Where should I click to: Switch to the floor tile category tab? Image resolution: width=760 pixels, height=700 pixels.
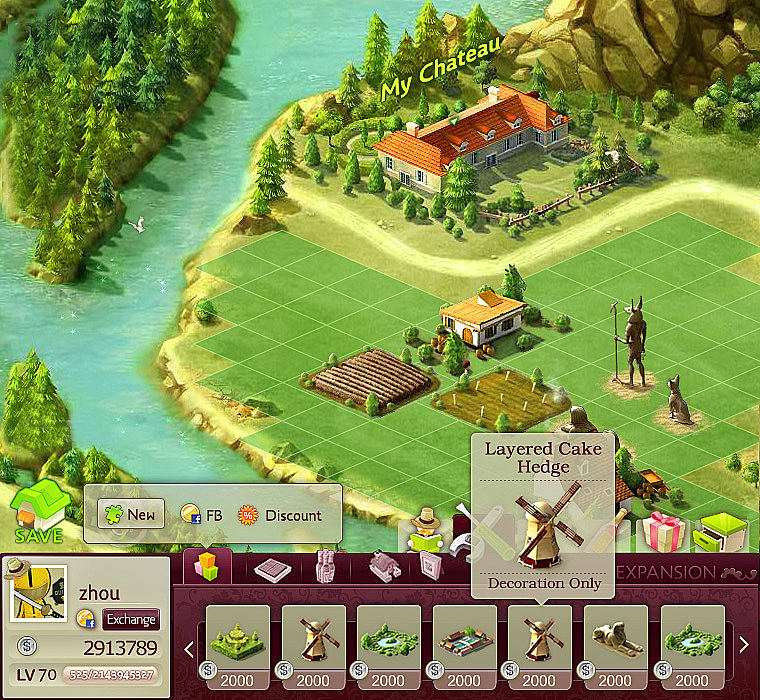(x=271, y=568)
